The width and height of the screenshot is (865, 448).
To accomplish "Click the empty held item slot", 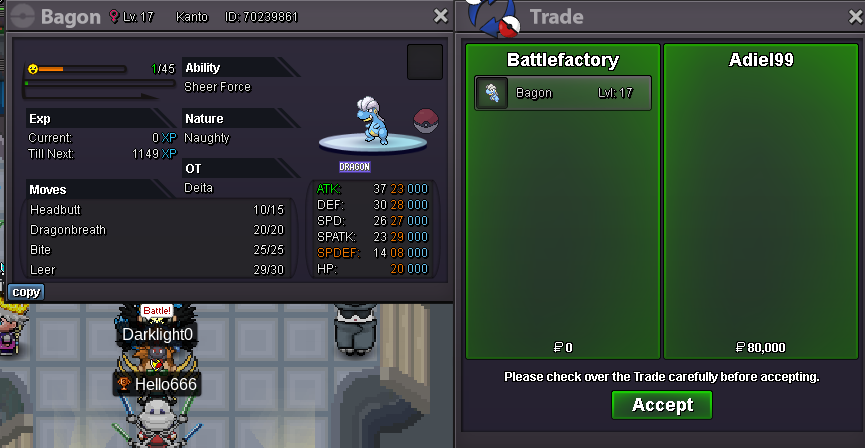I will pos(425,62).
